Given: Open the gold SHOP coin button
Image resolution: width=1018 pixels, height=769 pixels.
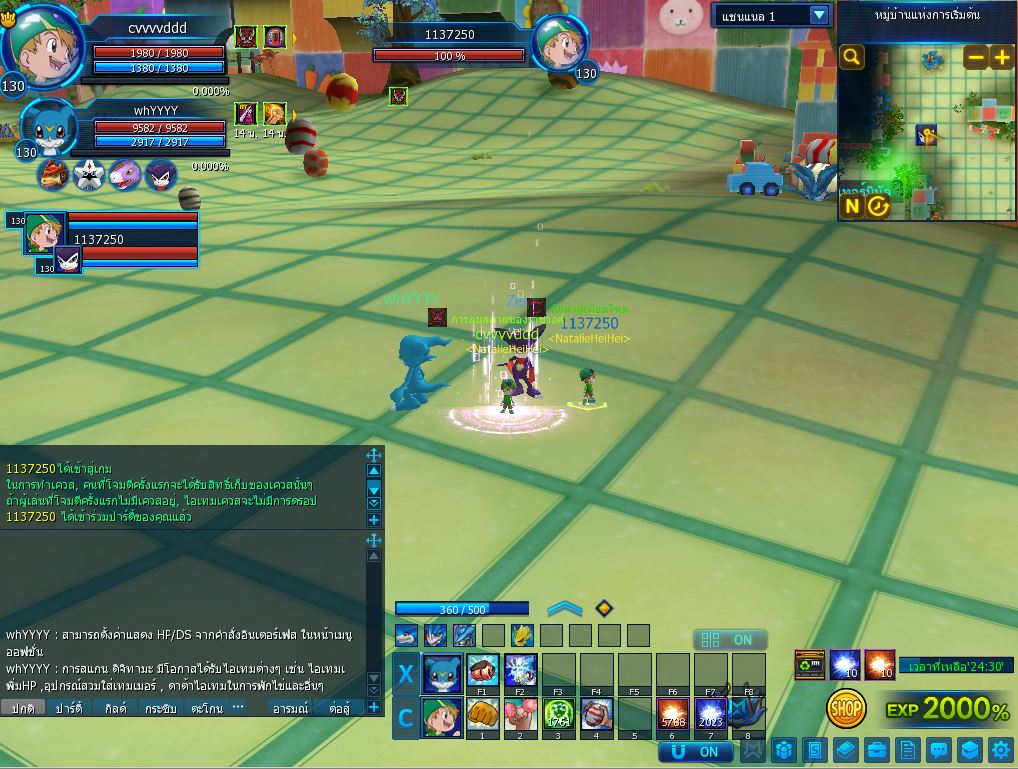Looking at the screenshot, I should pos(846,709).
